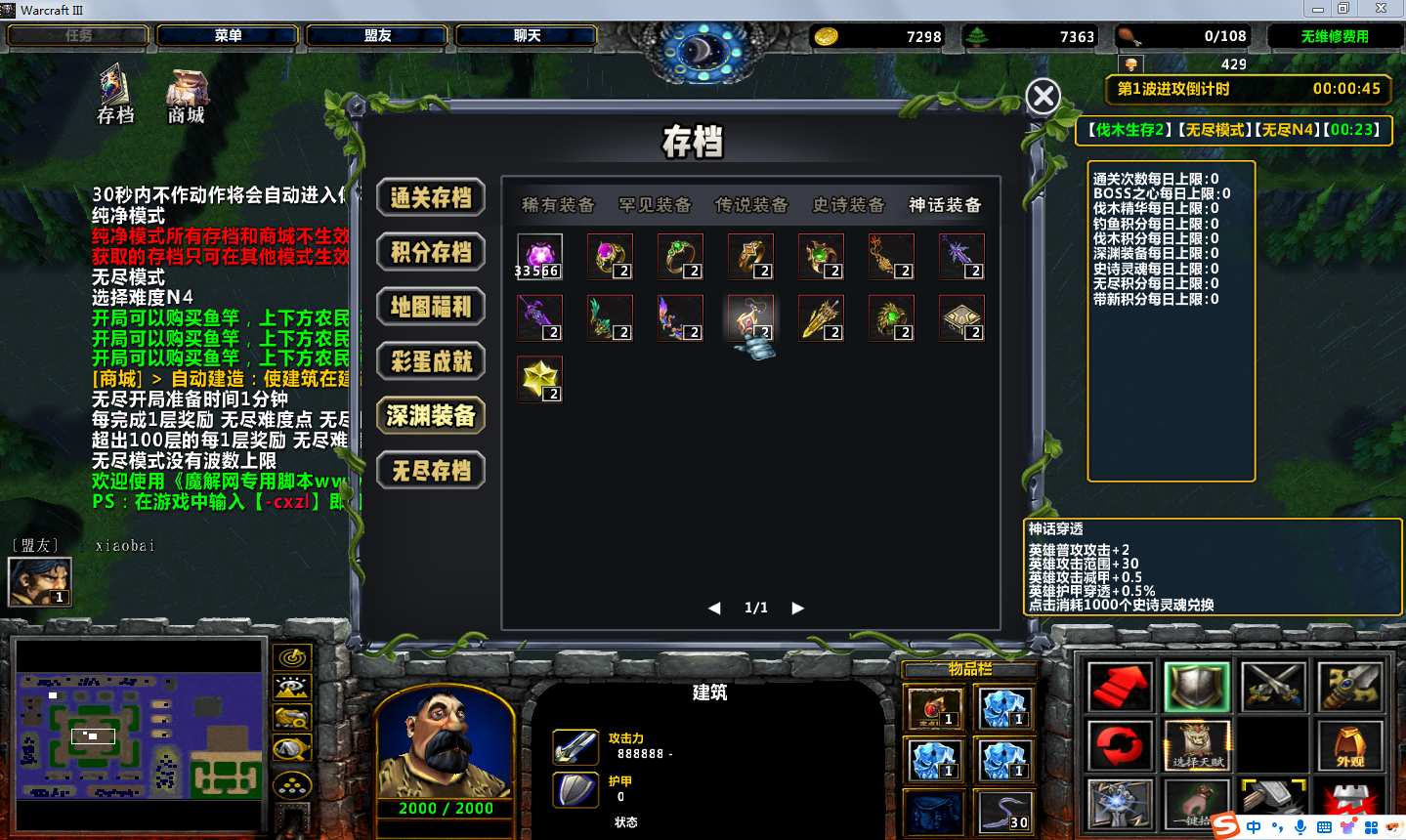
Task: Open the 无尽存档 section
Action: pos(431,472)
